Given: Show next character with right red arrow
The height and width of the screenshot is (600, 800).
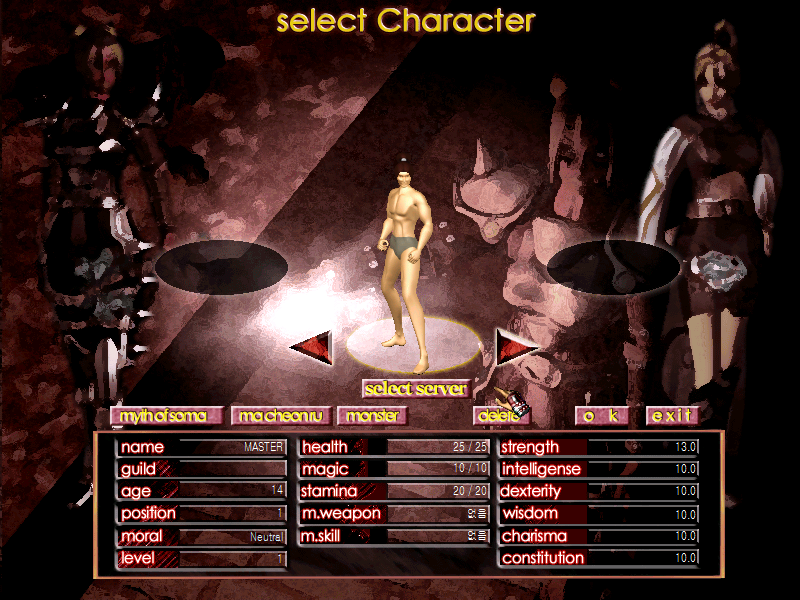Looking at the screenshot, I should pyautogui.click(x=516, y=346).
